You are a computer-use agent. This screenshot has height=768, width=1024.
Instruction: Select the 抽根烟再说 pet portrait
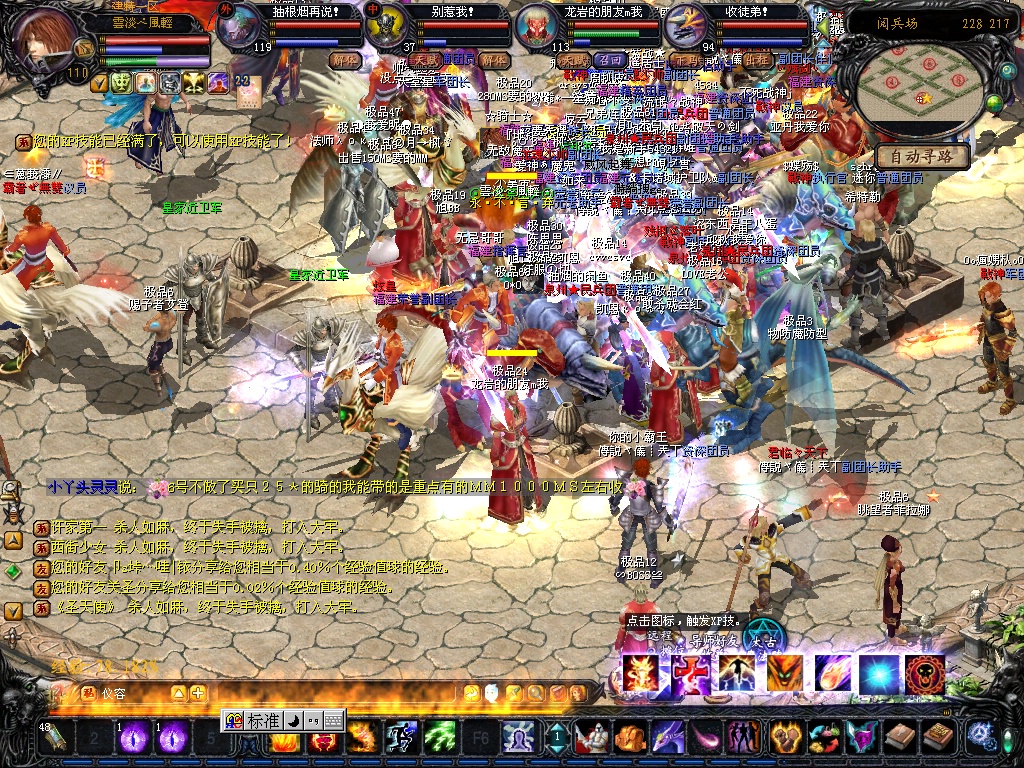pyautogui.click(x=237, y=28)
